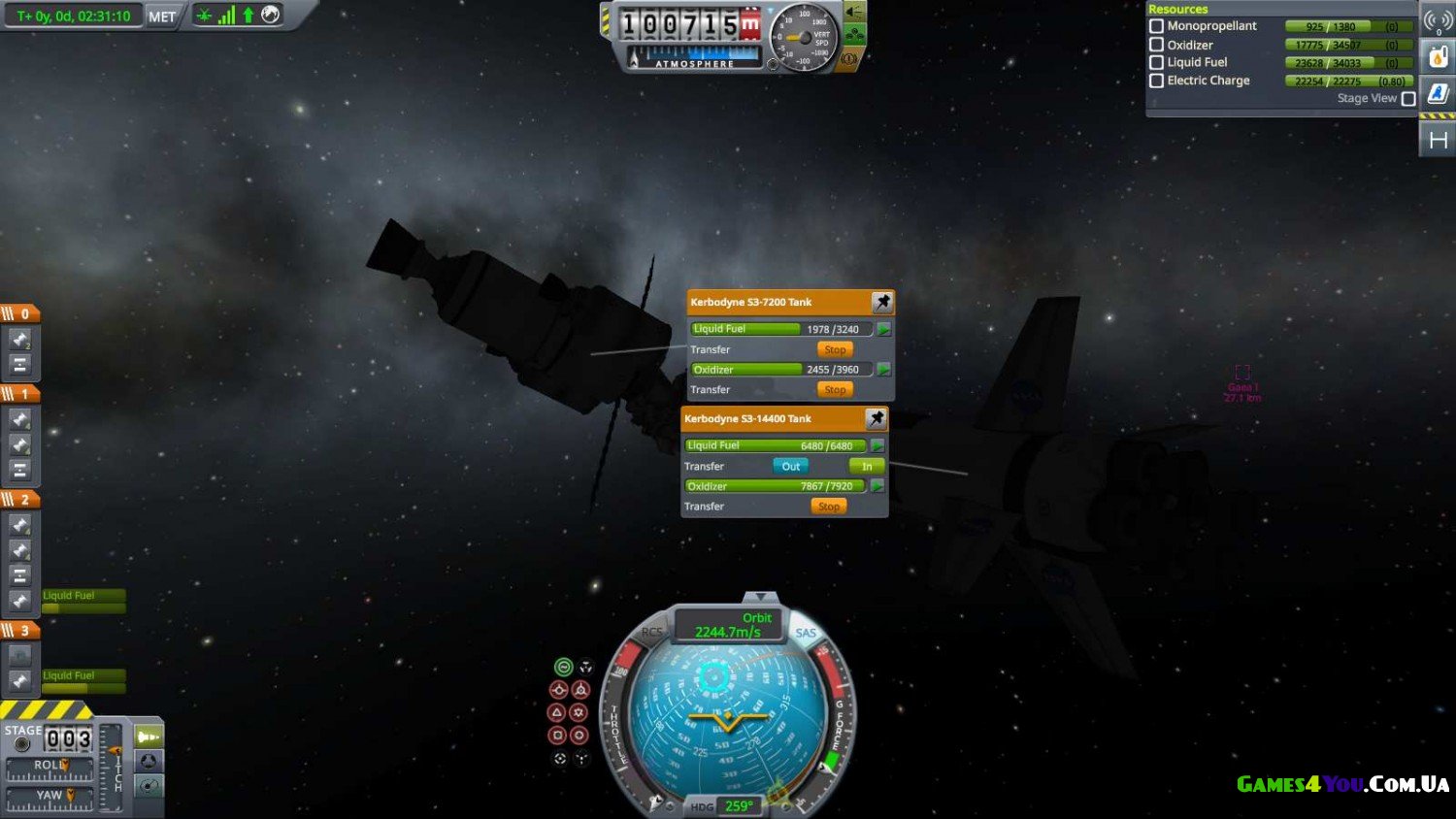
Task: Pin the Kerbodyne S3-14400 Tank window
Action: pyautogui.click(x=876, y=418)
